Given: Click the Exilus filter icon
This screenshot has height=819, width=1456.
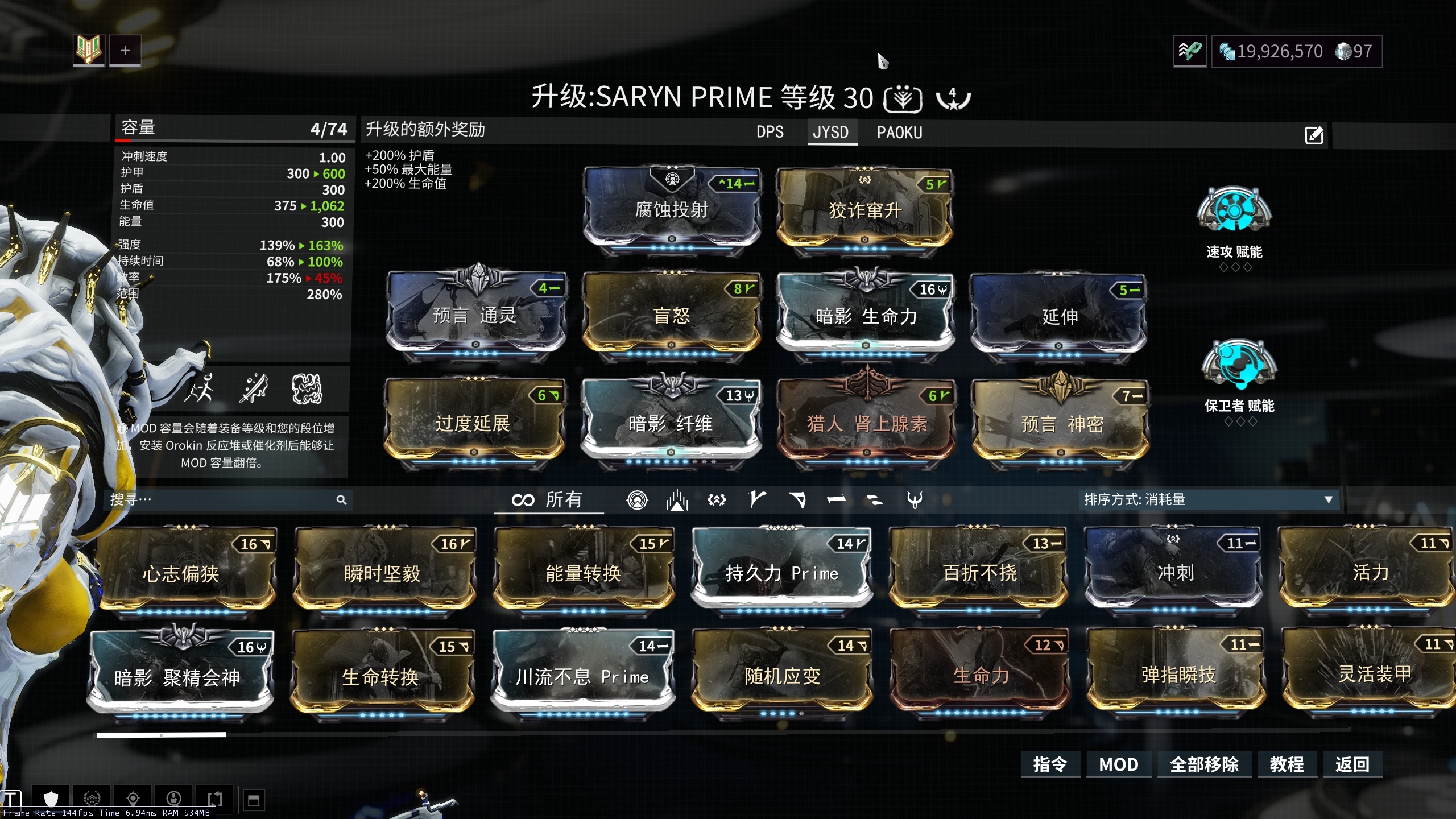Looking at the screenshot, I should point(676,501).
